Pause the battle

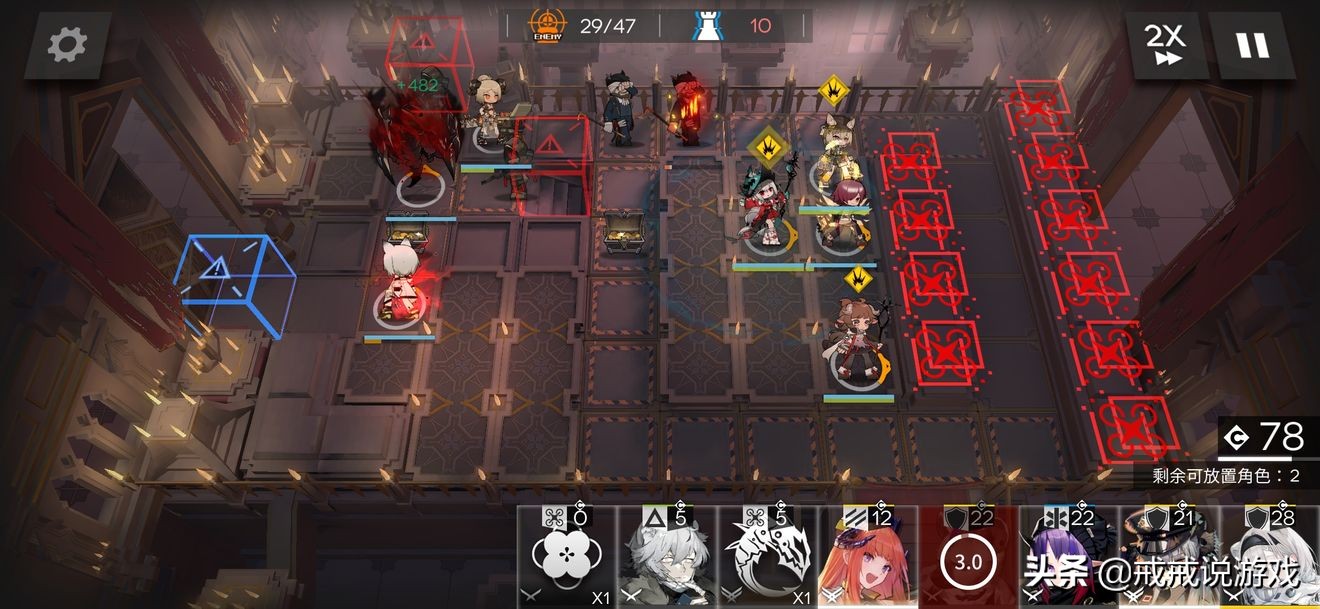(1252, 45)
